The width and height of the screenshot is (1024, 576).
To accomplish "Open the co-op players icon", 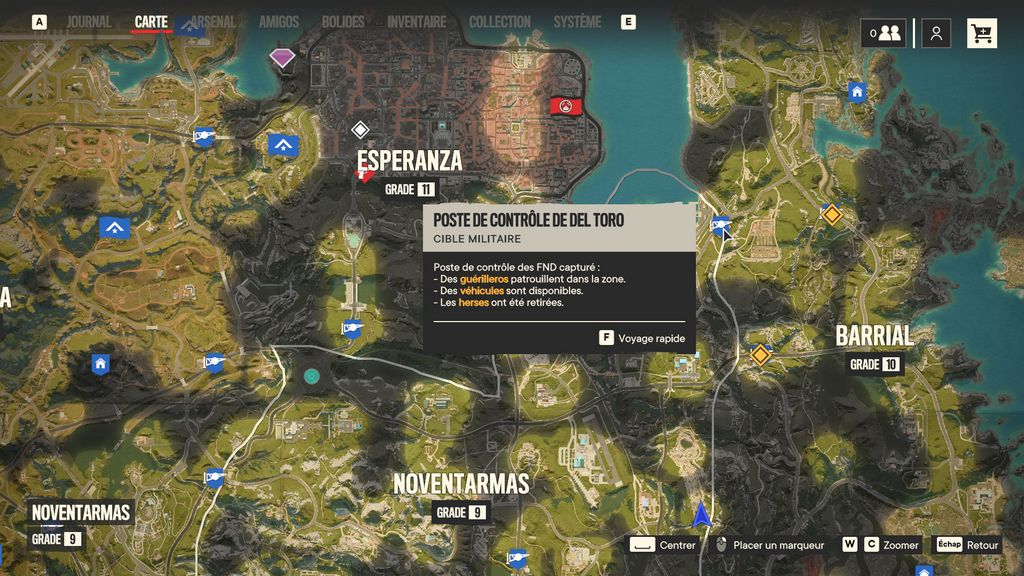I will pyautogui.click(x=884, y=33).
